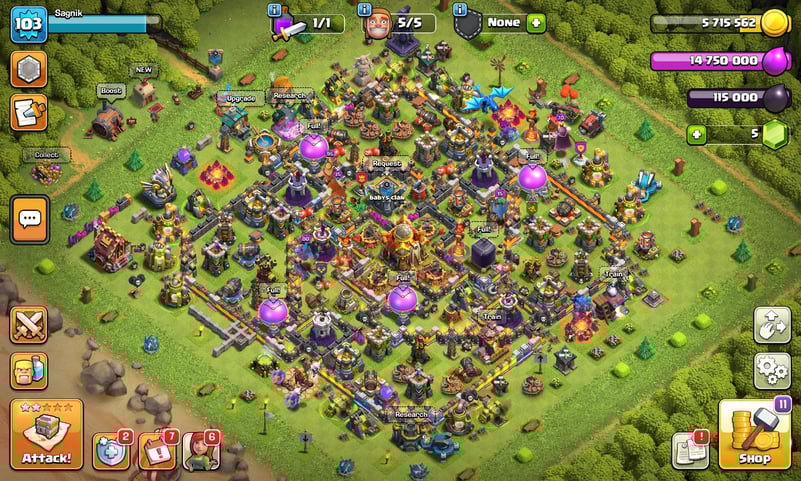Screen dimensions: 801x481
Task: Open the Shop menu
Action: 755,436
